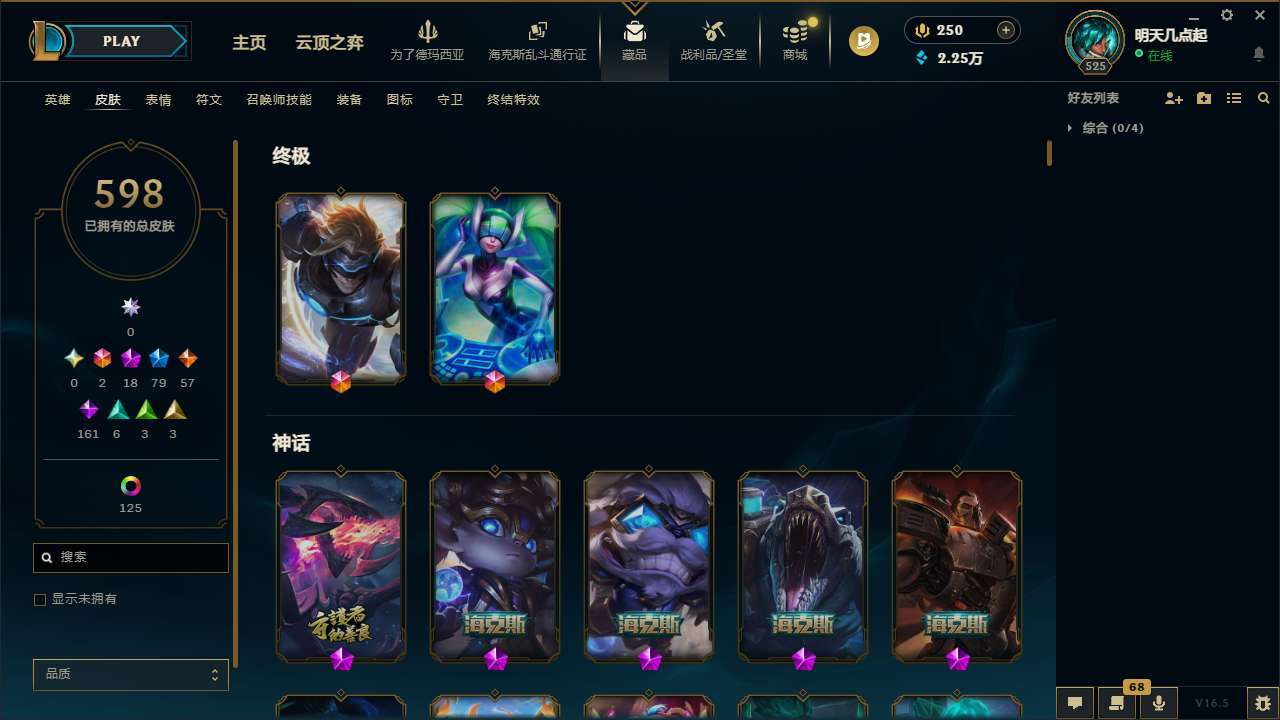
Task: Click the 搜索 search field in skins panel
Action: click(130, 557)
